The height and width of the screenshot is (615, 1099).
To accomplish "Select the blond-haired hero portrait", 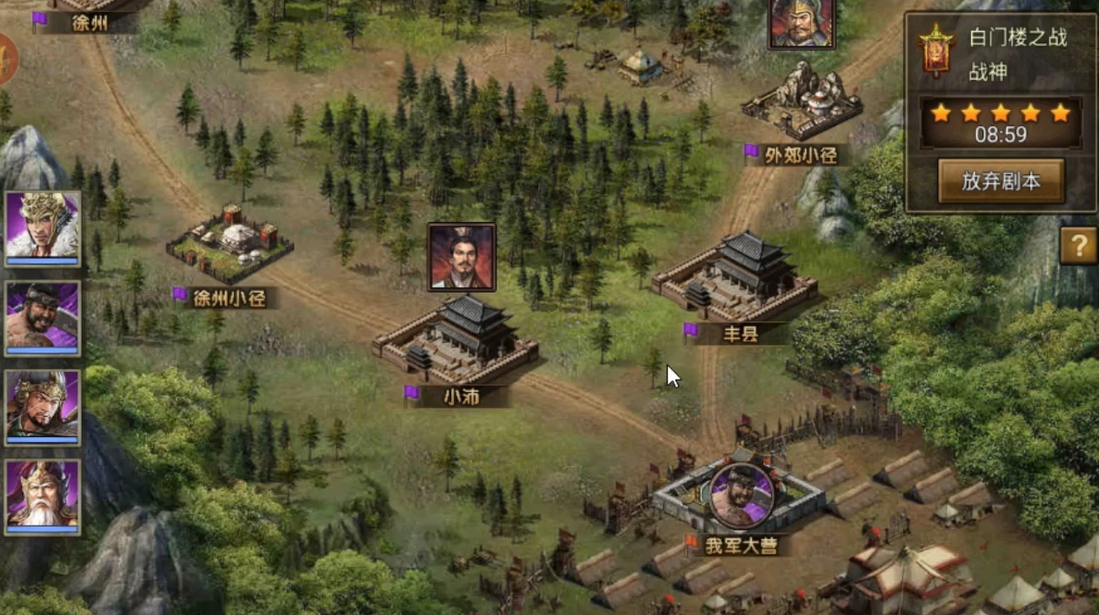I will point(42,228).
